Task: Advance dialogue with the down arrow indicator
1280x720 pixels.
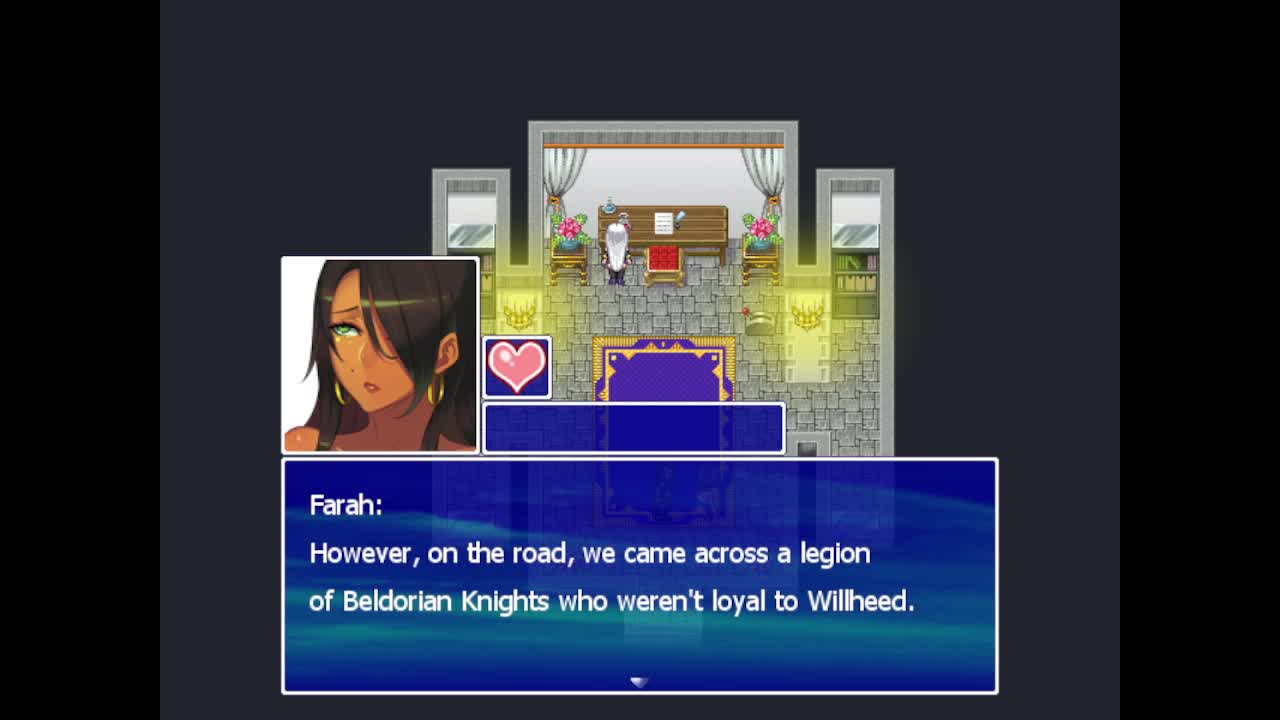Action: pos(639,682)
